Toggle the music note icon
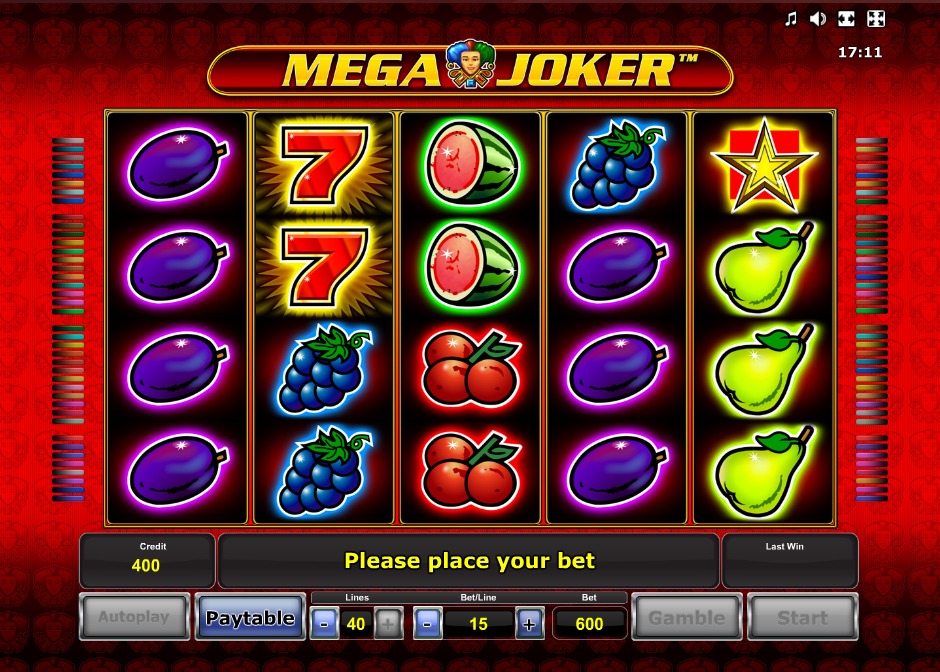 [x=790, y=19]
